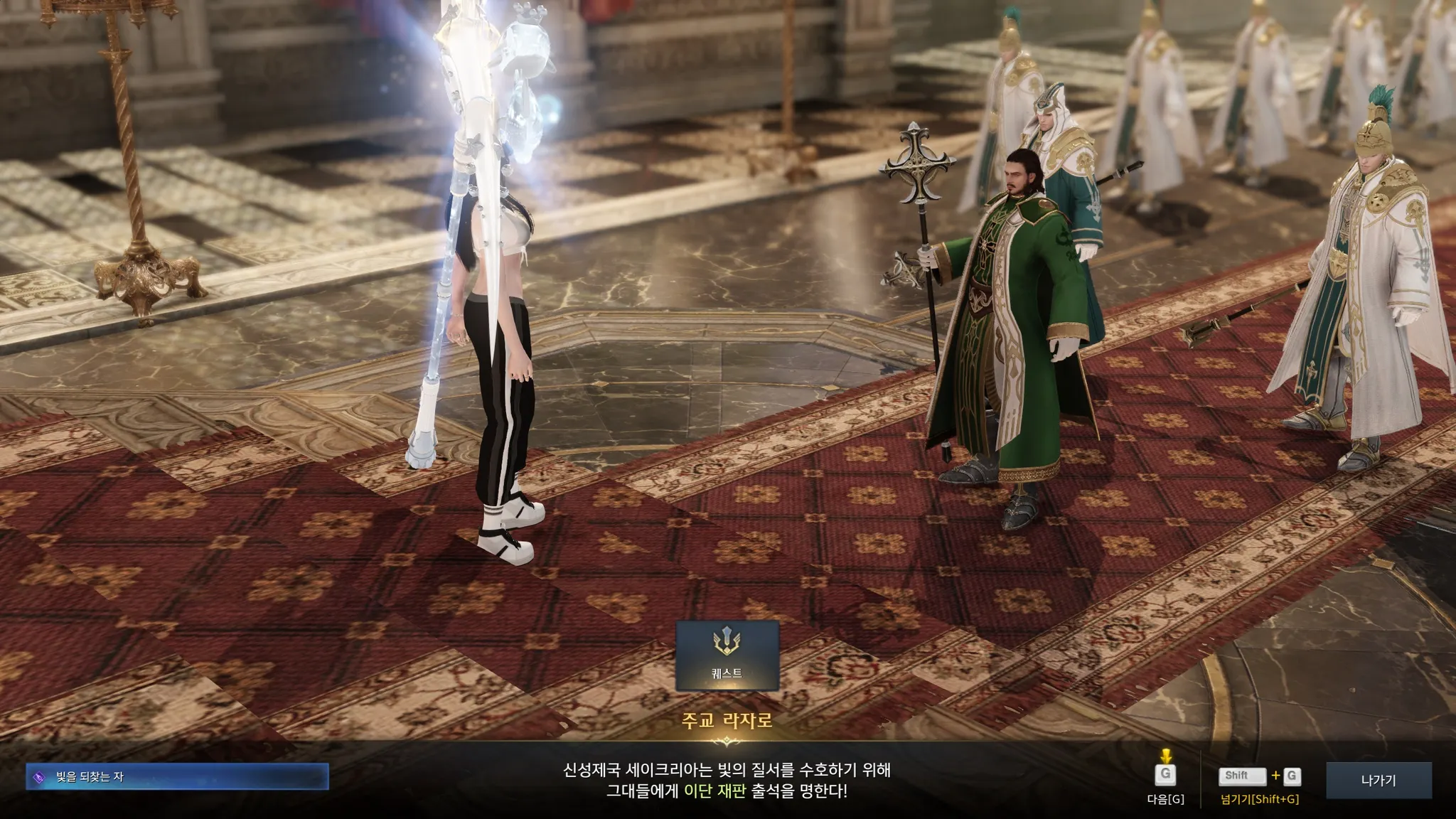Select the 빛을 되찾는 자 quest entry
This screenshot has height=819, width=1456.
point(177,777)
